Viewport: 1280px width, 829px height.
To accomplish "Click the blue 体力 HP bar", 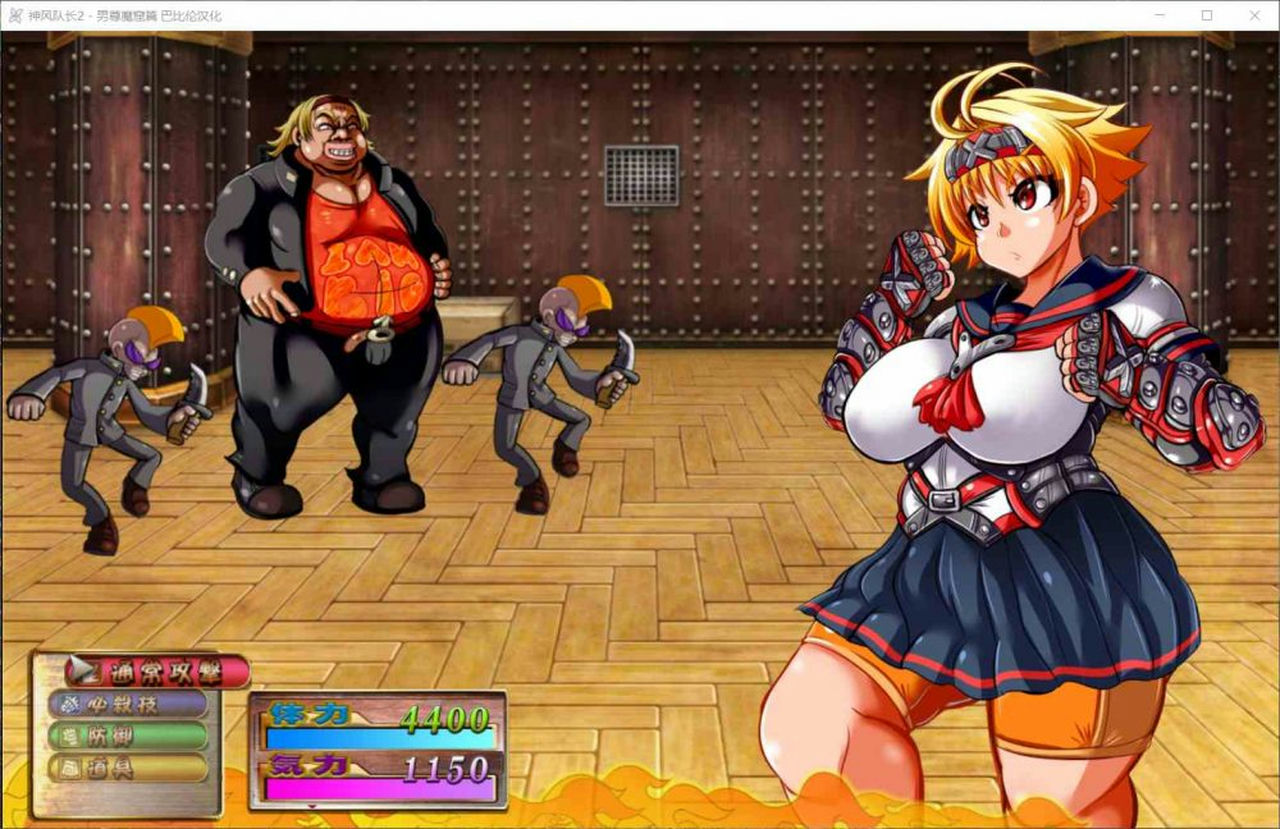I will coord(380,737).
